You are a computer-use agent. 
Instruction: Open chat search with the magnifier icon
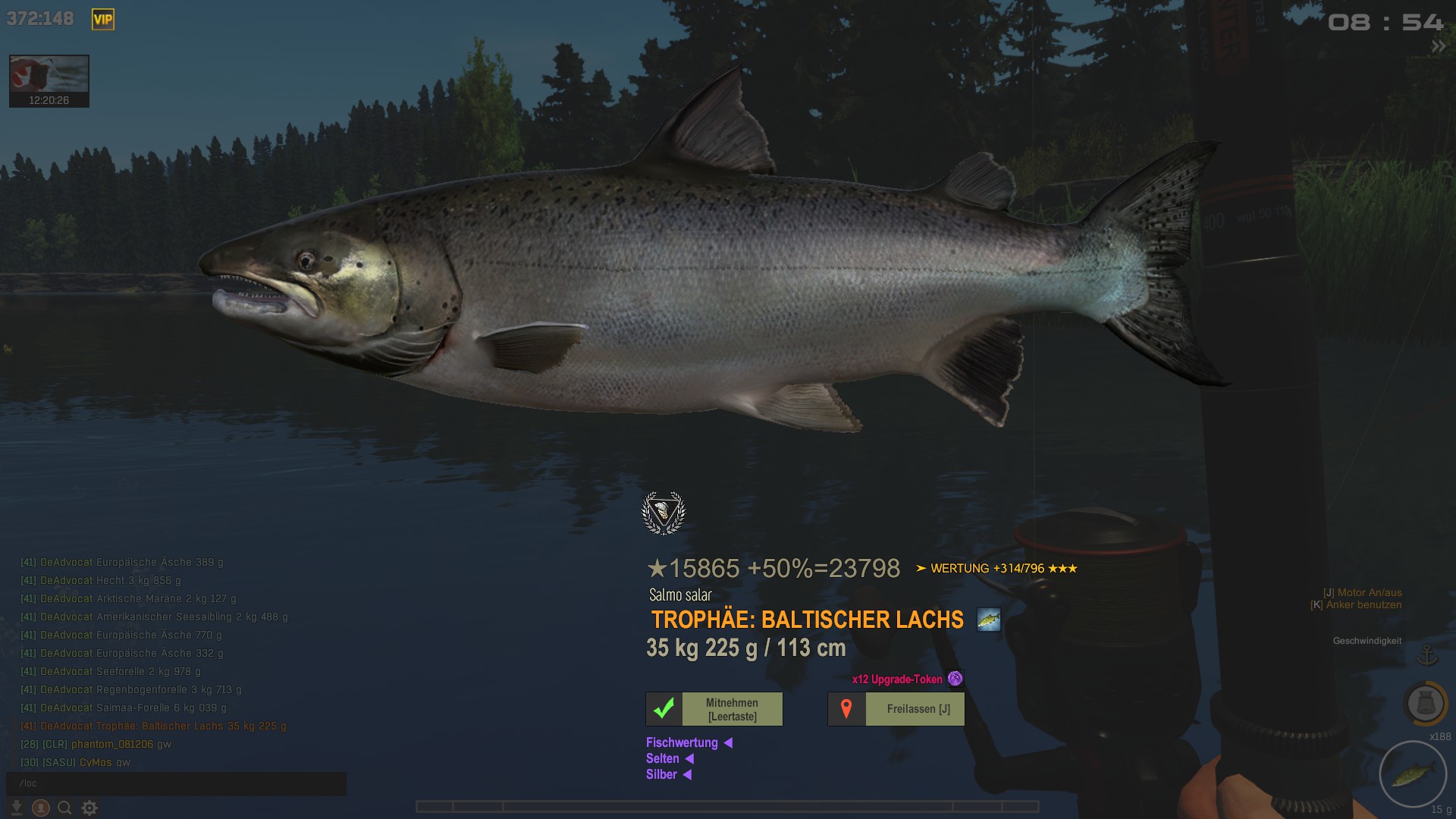click(x=65, y=808)
